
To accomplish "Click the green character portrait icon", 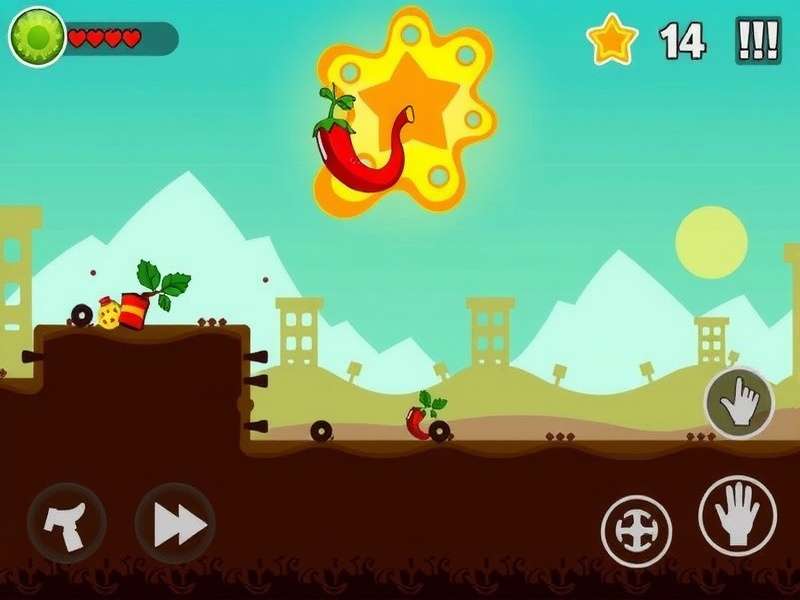I will pos(37,38).
